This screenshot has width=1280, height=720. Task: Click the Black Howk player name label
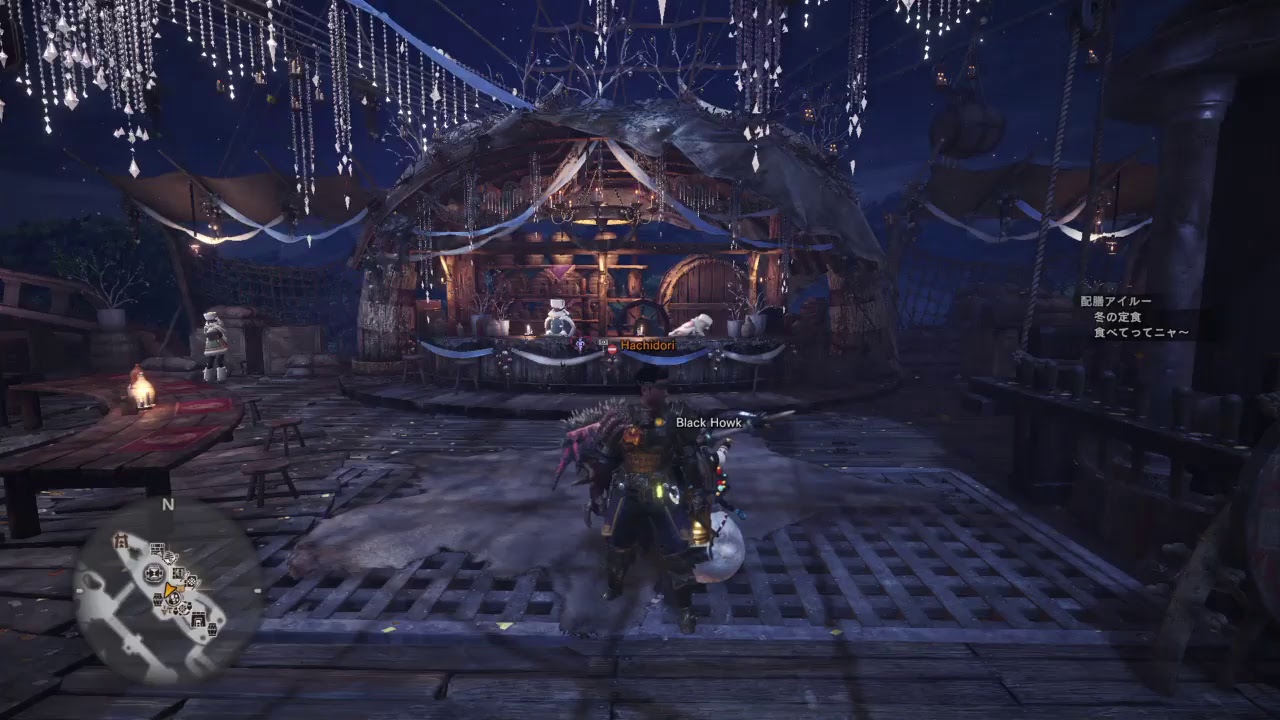[x=706, y=423]
